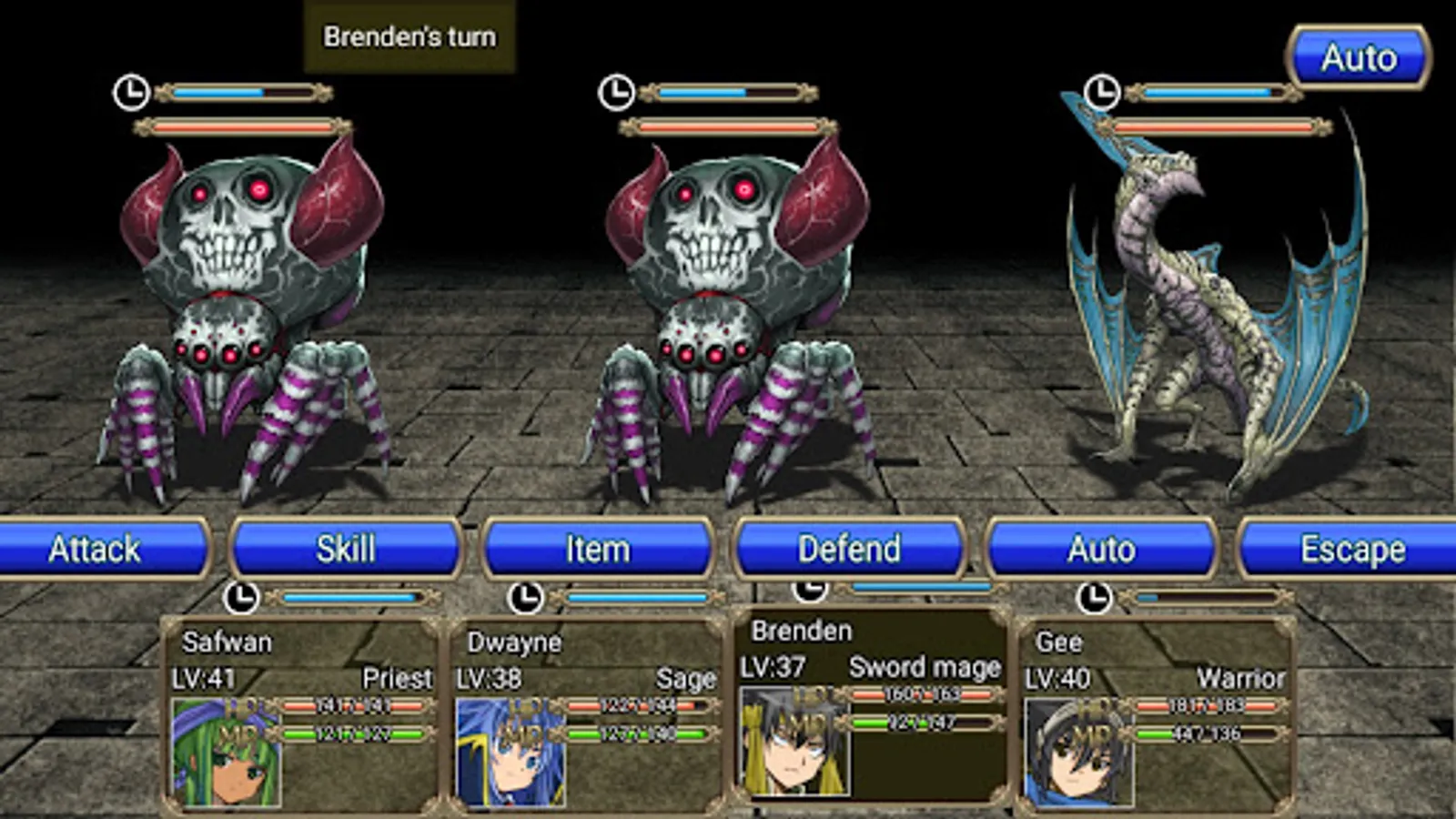Select Dwayne the Sage's party panel
Image resolution: width=1456 pixels, height=819 pixels.
pyautogui.click(x=585, y=714)
